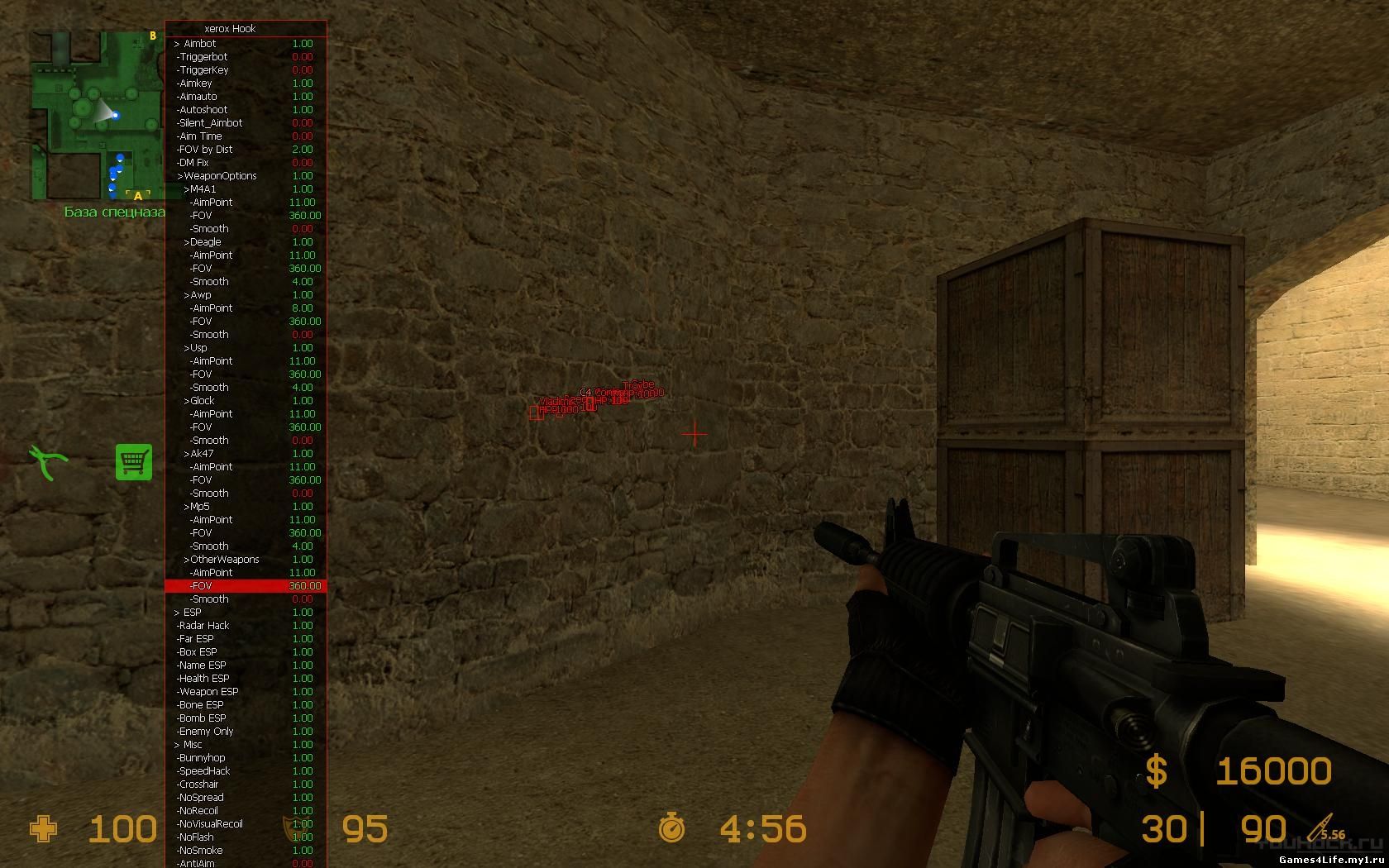Click the green shopping cart buy icon
This screenshot has width=1389, height=868.
134,461
